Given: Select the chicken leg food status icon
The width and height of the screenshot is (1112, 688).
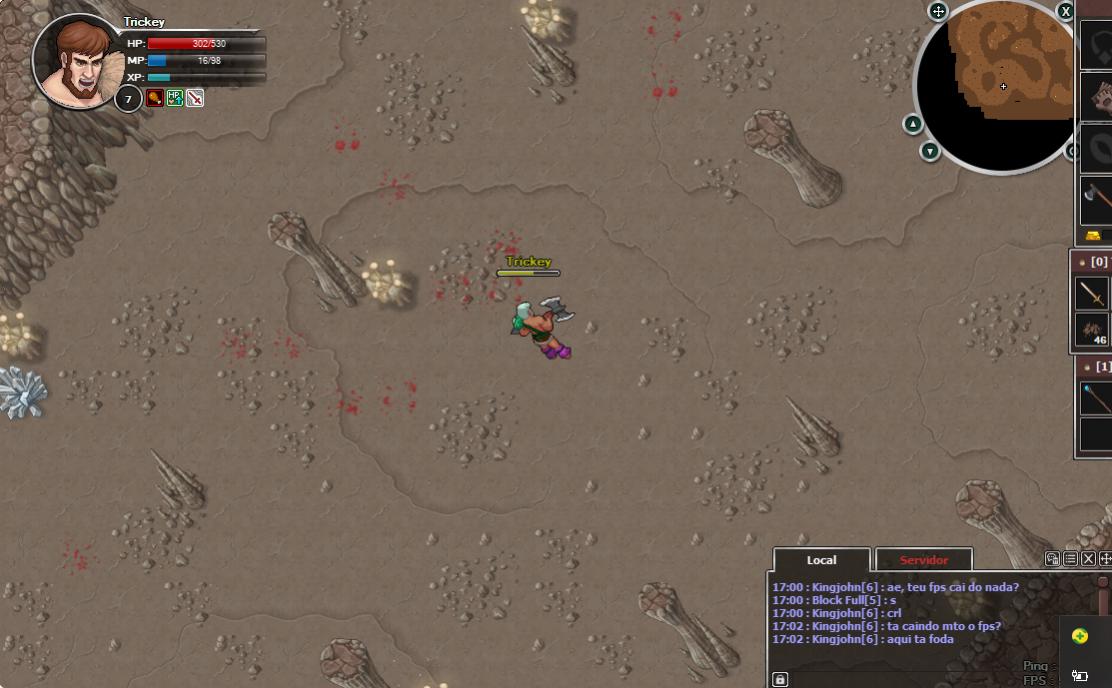Looking at the screenshot, I should 155,98.
